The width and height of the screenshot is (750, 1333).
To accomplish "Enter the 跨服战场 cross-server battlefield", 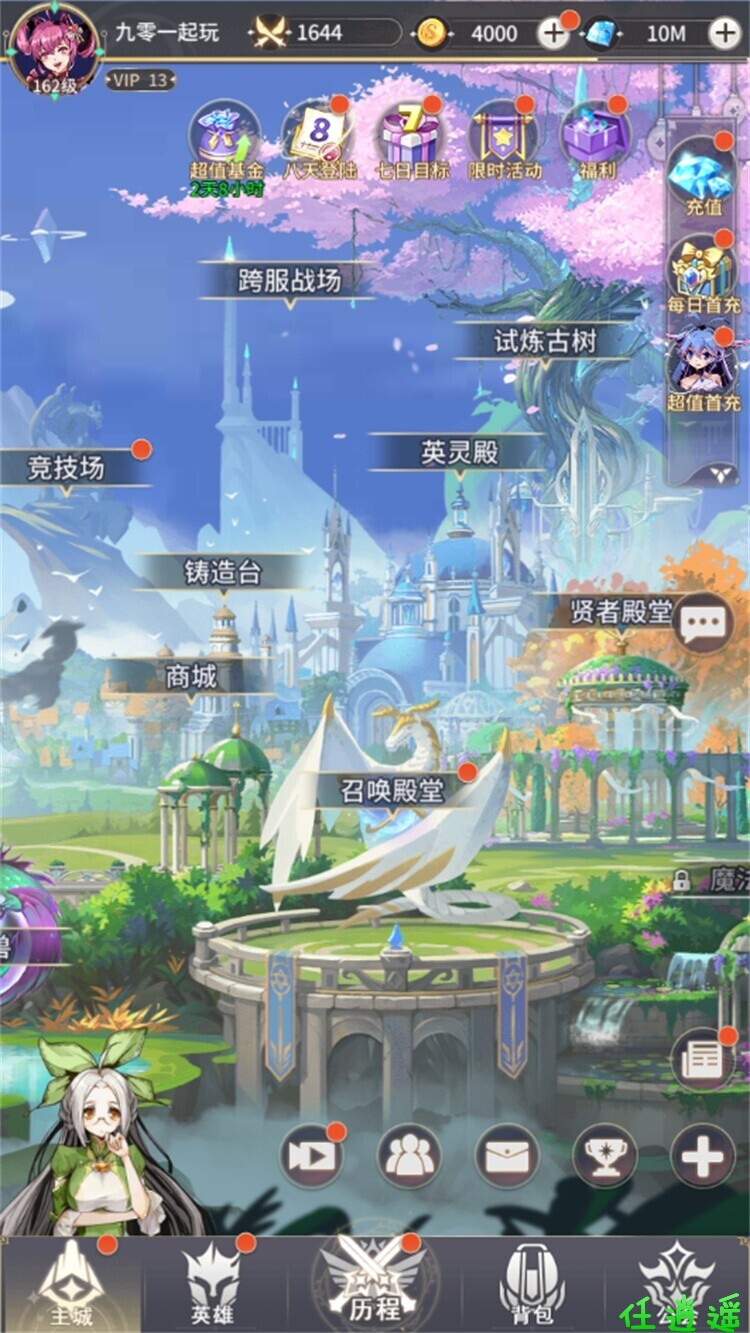I will point(289,281).
